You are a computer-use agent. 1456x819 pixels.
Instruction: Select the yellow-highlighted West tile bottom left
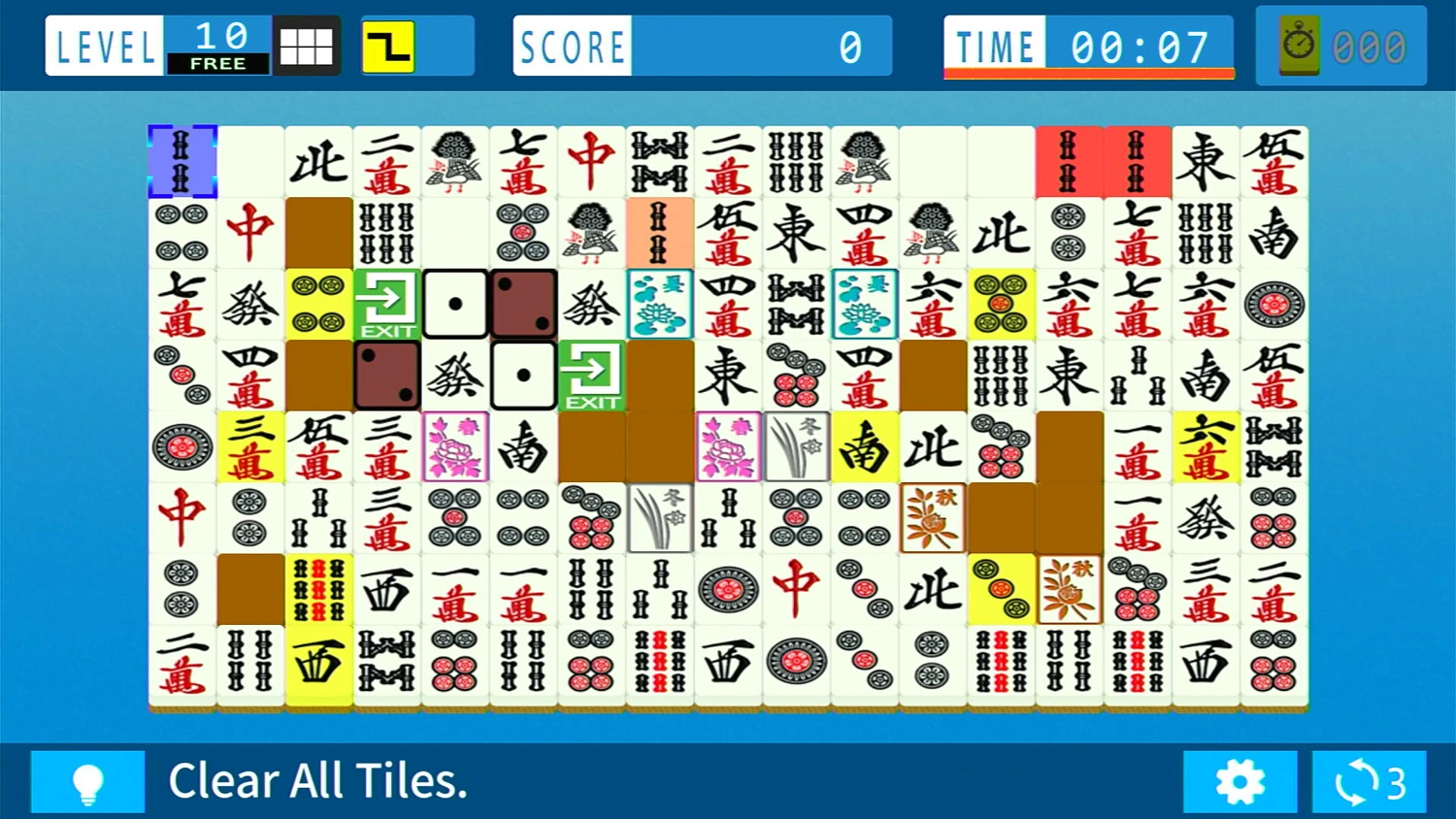coord(318,660)
